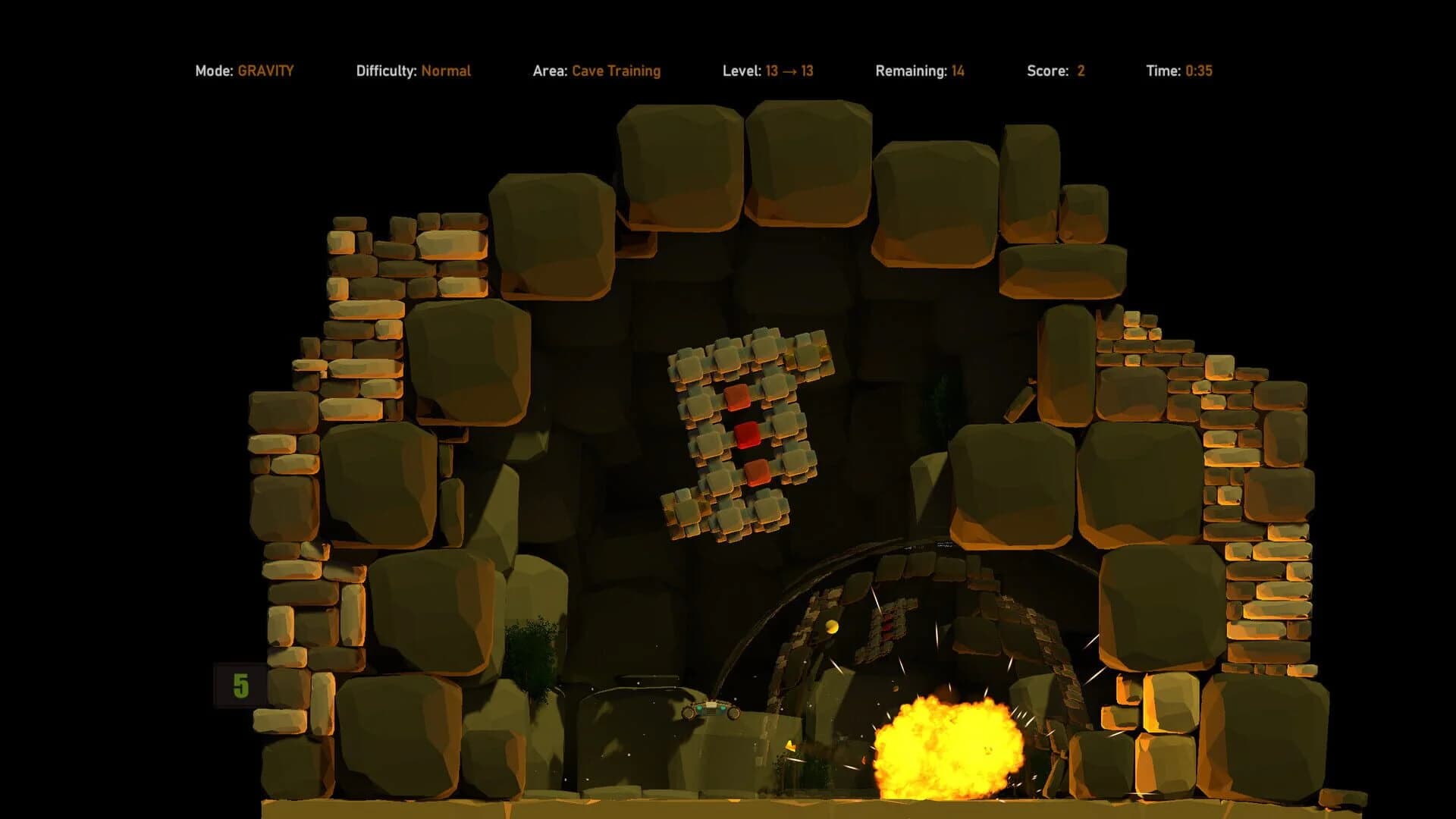Viewport: 1456px width, 819px height.
Task: Toggle the Difficulty setting labeled Normal
Action: [447, 71]
